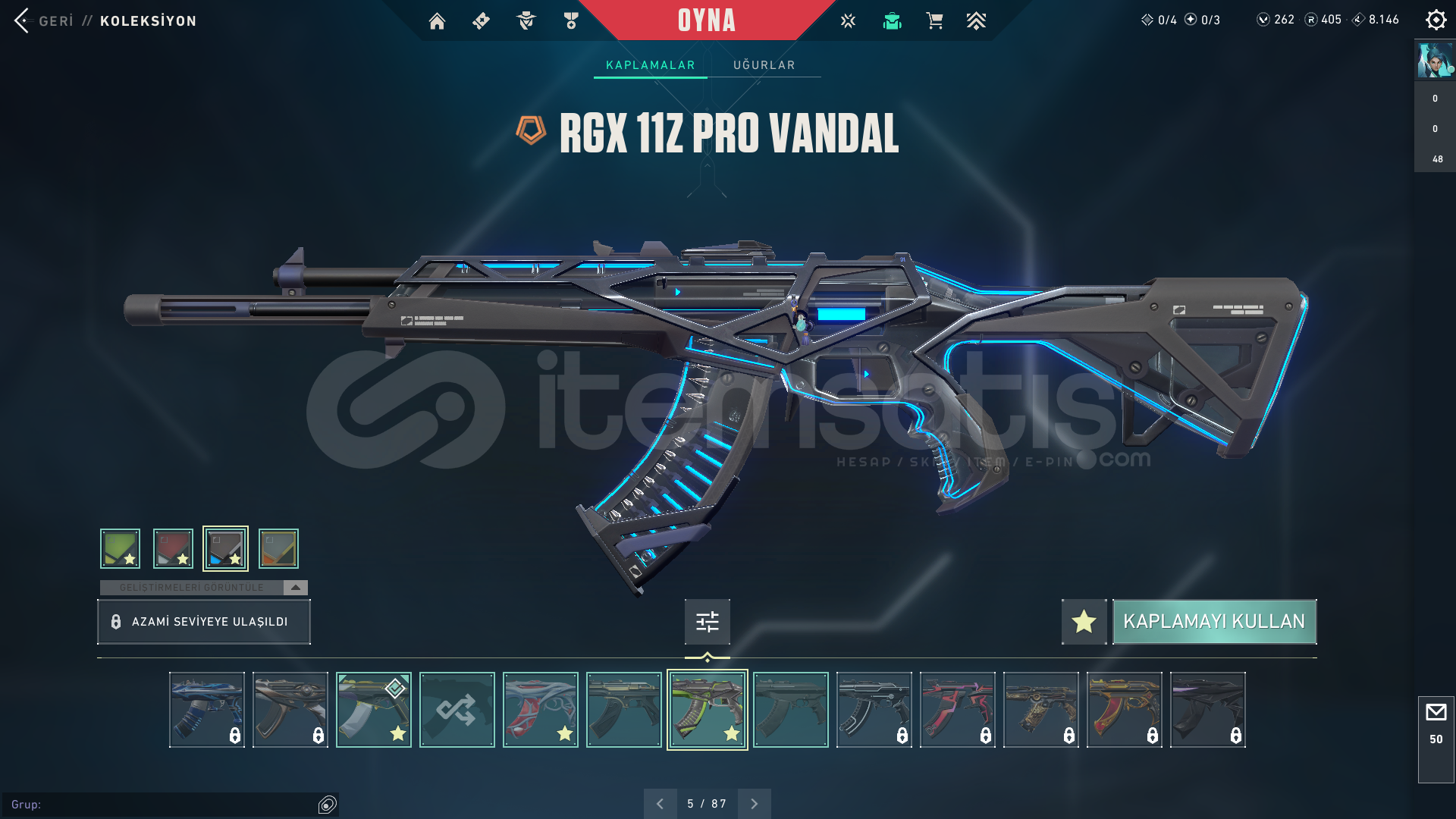This screenshot has width=1456, height=819.
Task: Open the OYNA play menu
Action: tap(706, 20)
